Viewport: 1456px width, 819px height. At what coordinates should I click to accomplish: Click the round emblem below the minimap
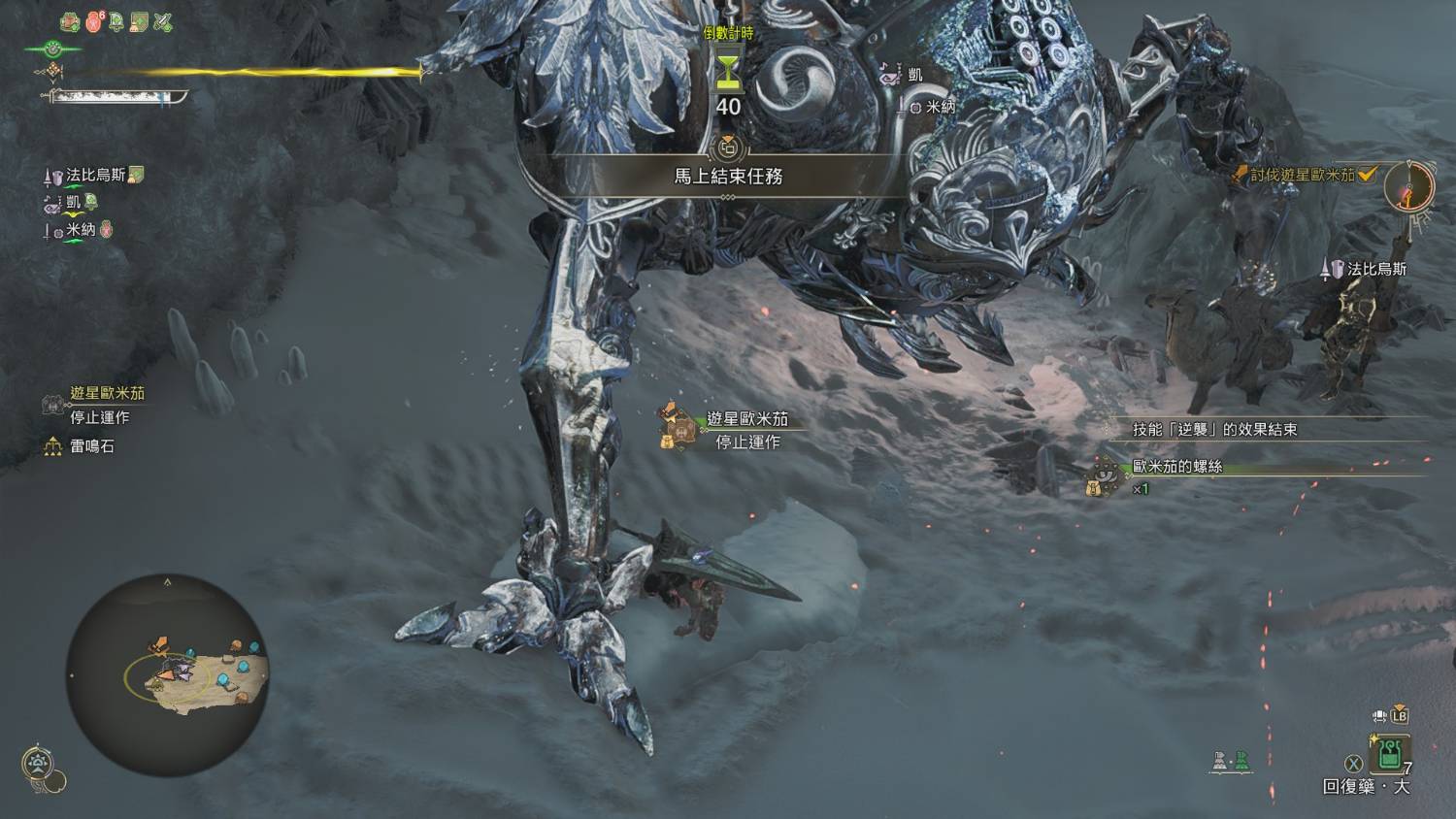tap(37, 763)
